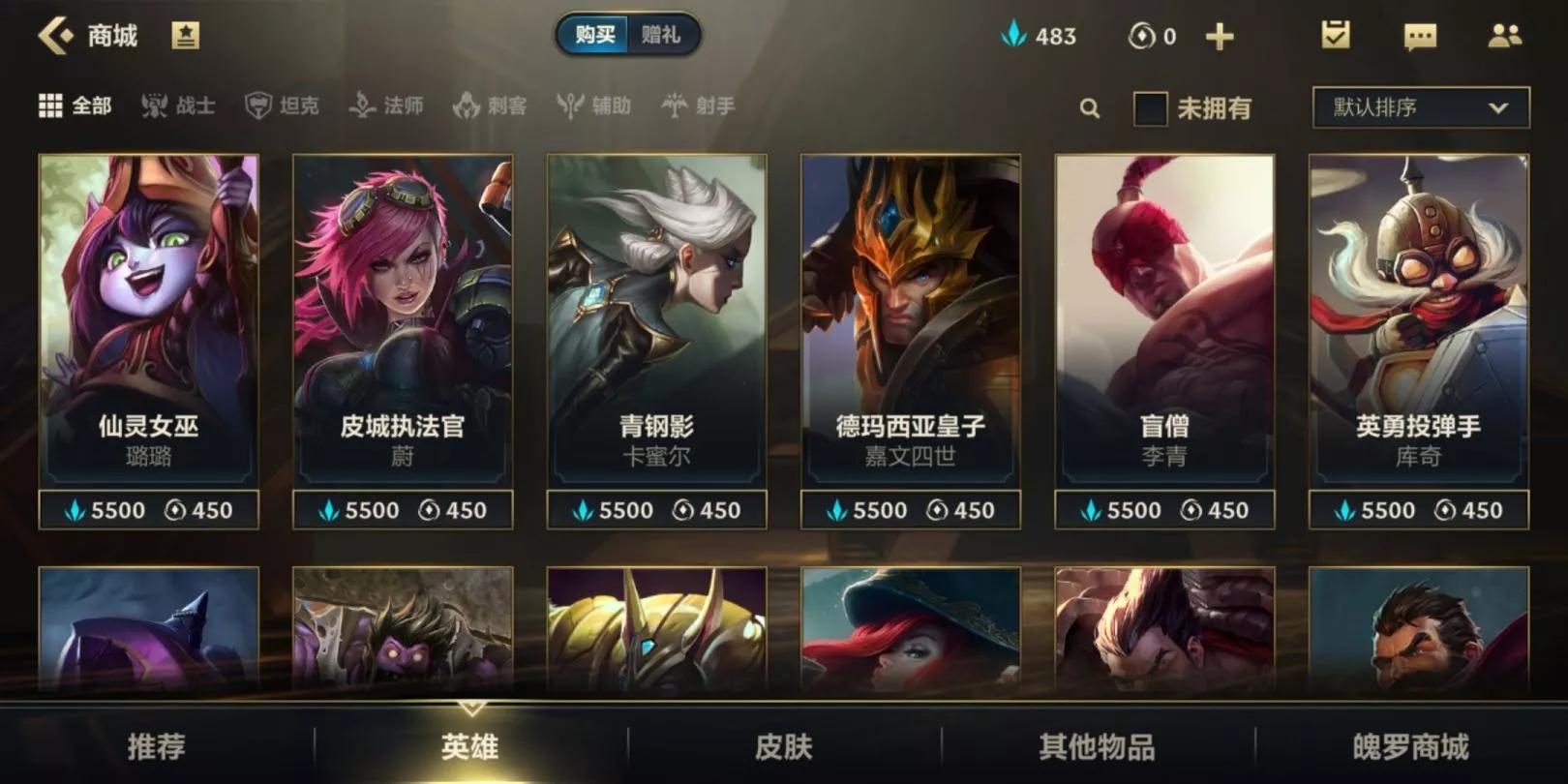The width and height of the screenshot is (1568, 784).
Task: Switch to the 皮肤 (skins) tab
Action: coord(784,747)
